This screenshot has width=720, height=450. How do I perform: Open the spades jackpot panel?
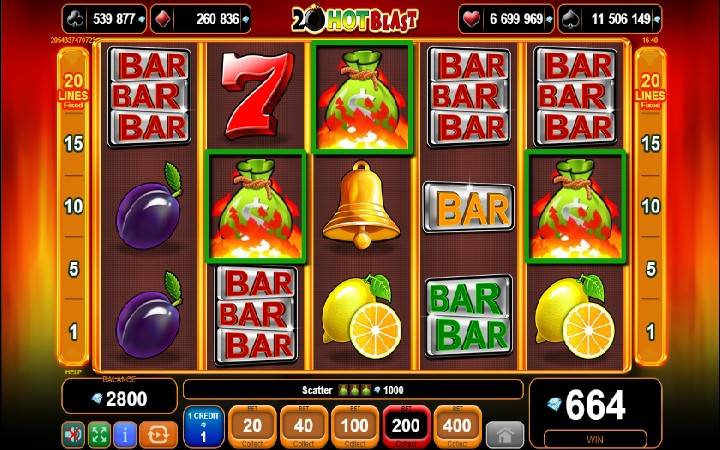click(609, 18)
